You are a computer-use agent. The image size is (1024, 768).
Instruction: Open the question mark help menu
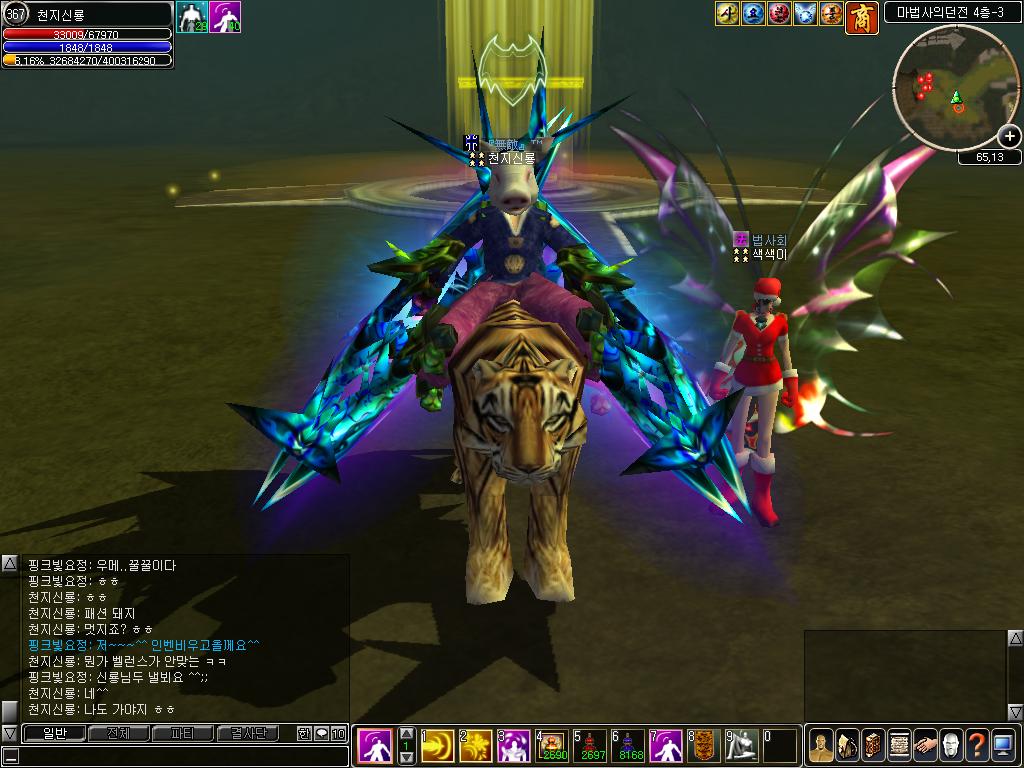point(976,746)
